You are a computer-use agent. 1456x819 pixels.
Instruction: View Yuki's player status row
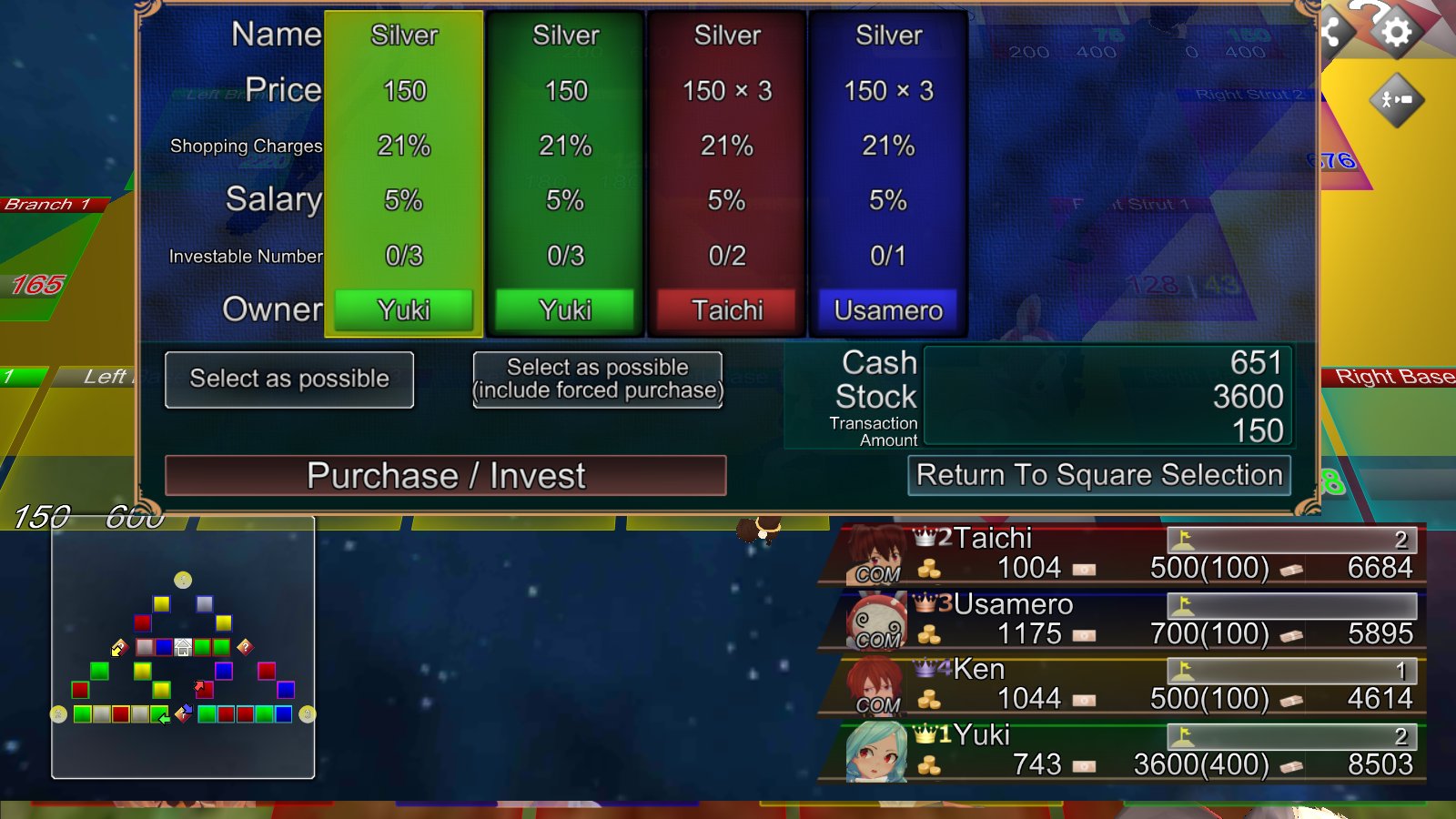(x=1124, y=751)
